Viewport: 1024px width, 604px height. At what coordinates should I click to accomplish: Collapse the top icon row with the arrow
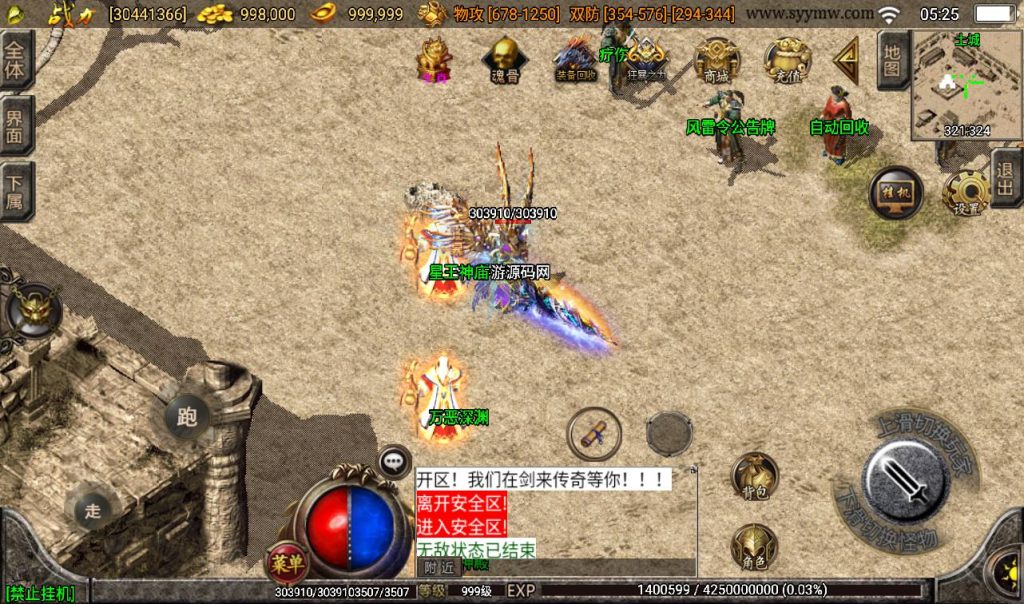(848, 59)
